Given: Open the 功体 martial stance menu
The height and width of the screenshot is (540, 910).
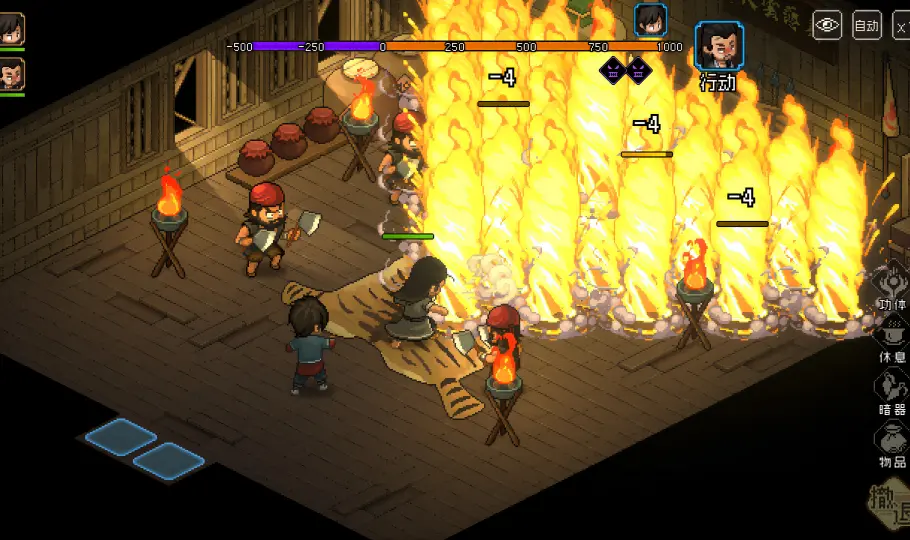Looking at the screenshot, I should pos(891,285).
